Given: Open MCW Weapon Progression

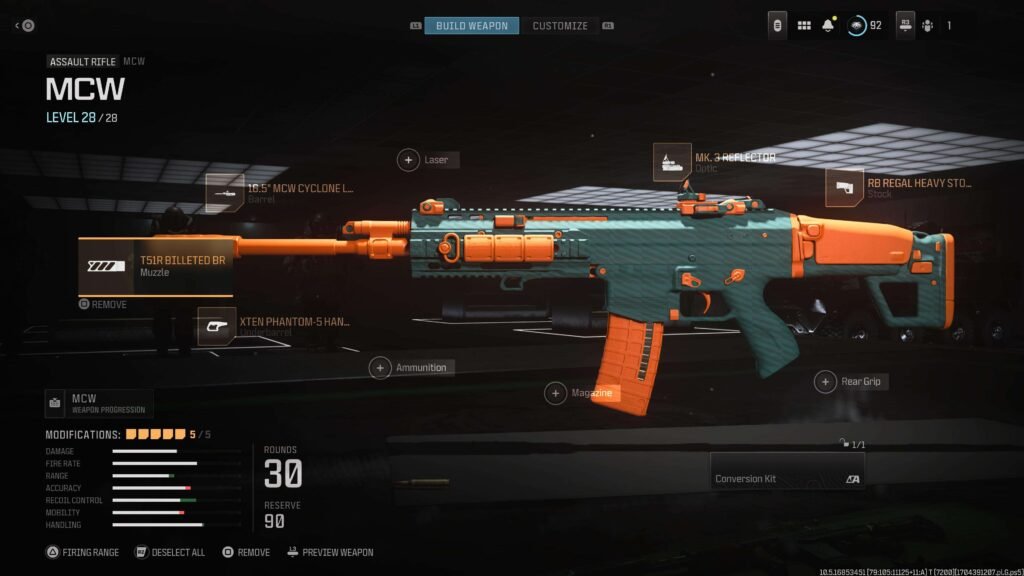Looking at the screenshot, I should click(x=99, y=403).
